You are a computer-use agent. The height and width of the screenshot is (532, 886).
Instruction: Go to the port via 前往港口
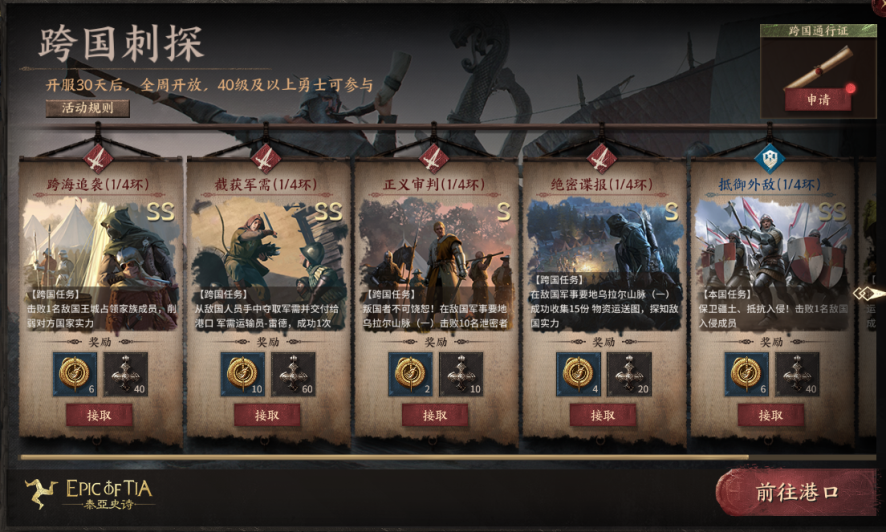[795, 493]
